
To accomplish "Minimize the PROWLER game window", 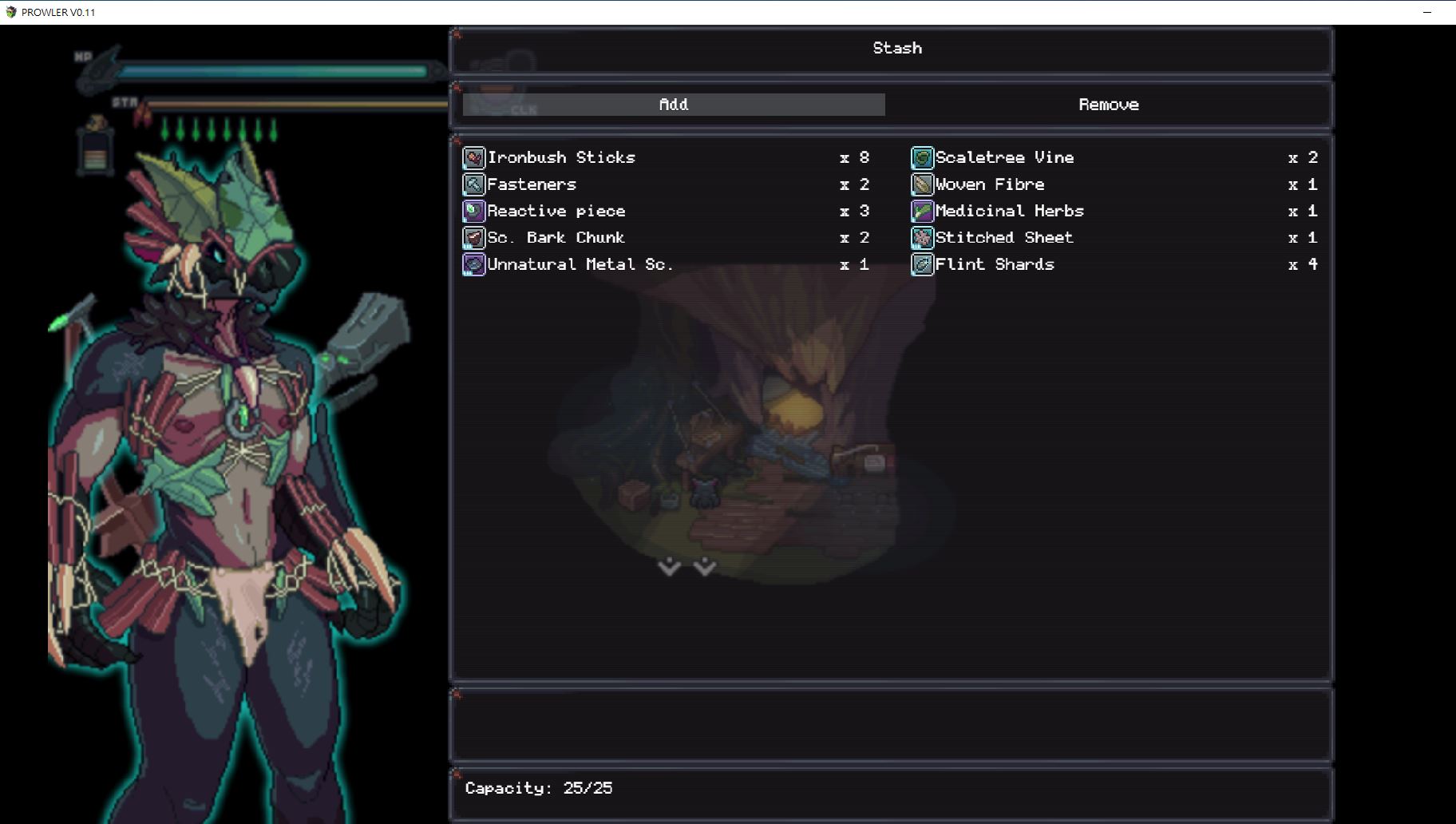I will 1427,12.
